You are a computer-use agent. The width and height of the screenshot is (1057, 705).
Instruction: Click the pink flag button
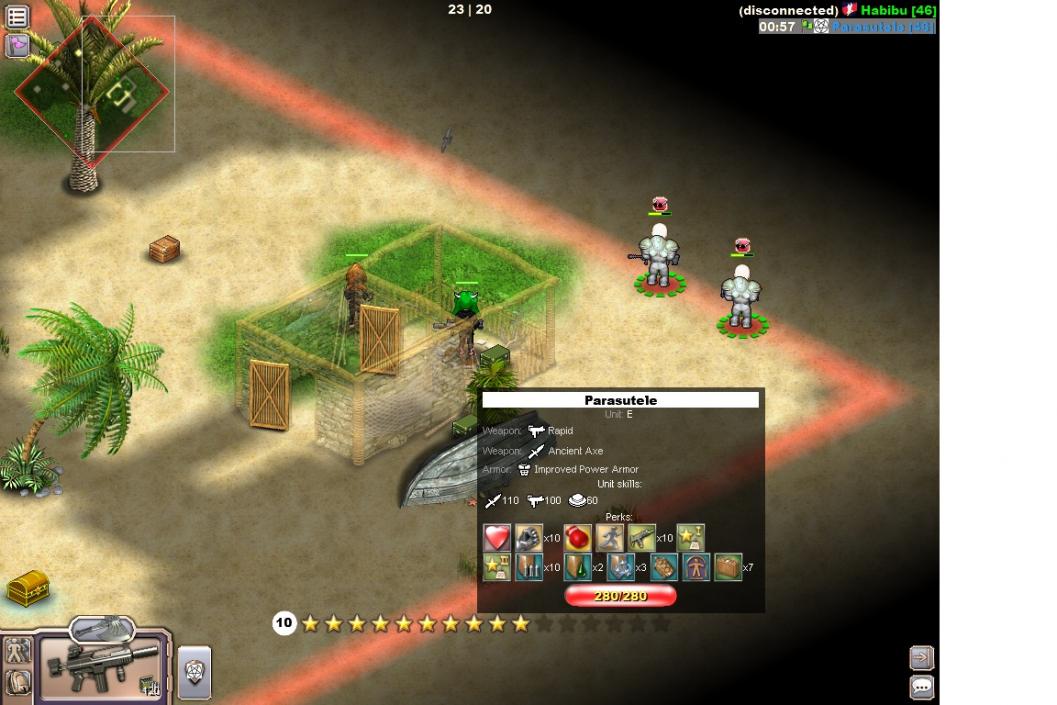click(x=17, y=45)
